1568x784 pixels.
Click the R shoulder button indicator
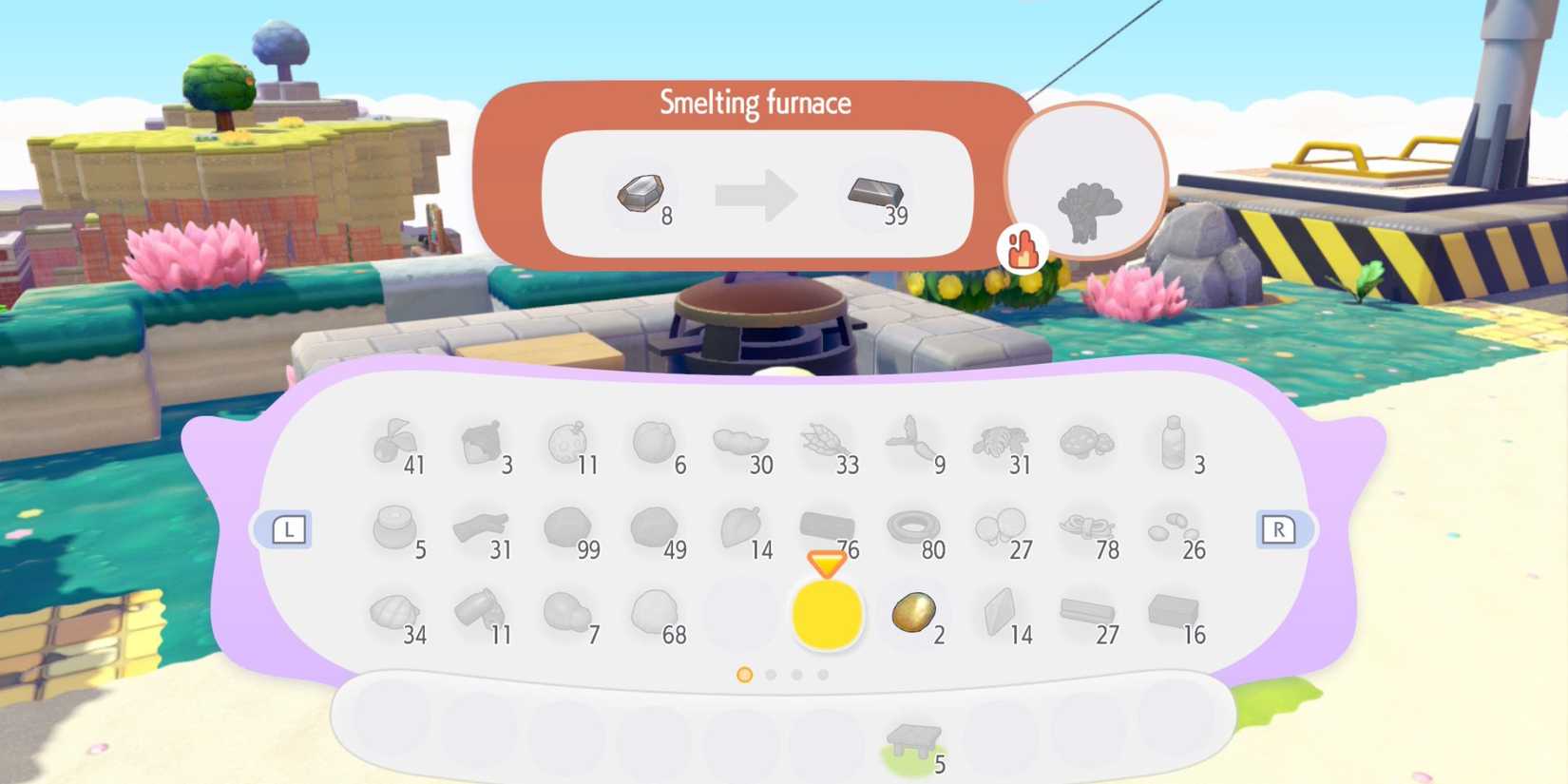(1281, 531)
